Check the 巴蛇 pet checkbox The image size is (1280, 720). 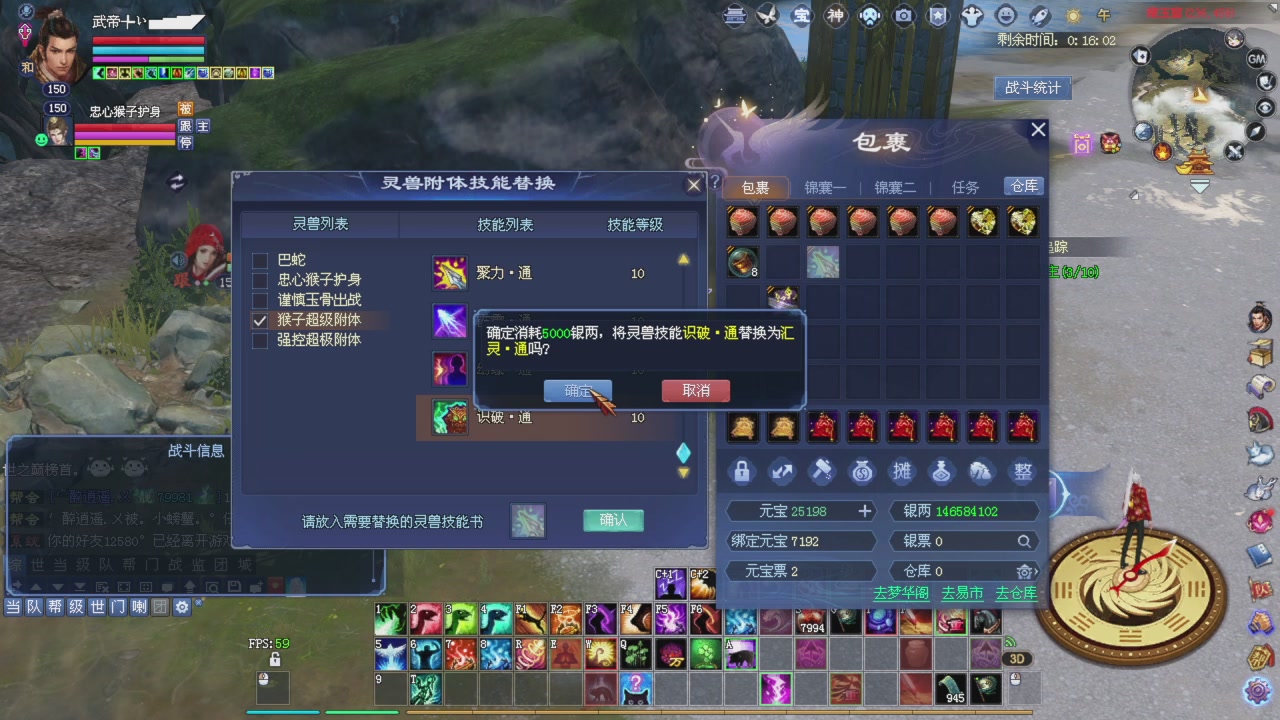(259, 259)
